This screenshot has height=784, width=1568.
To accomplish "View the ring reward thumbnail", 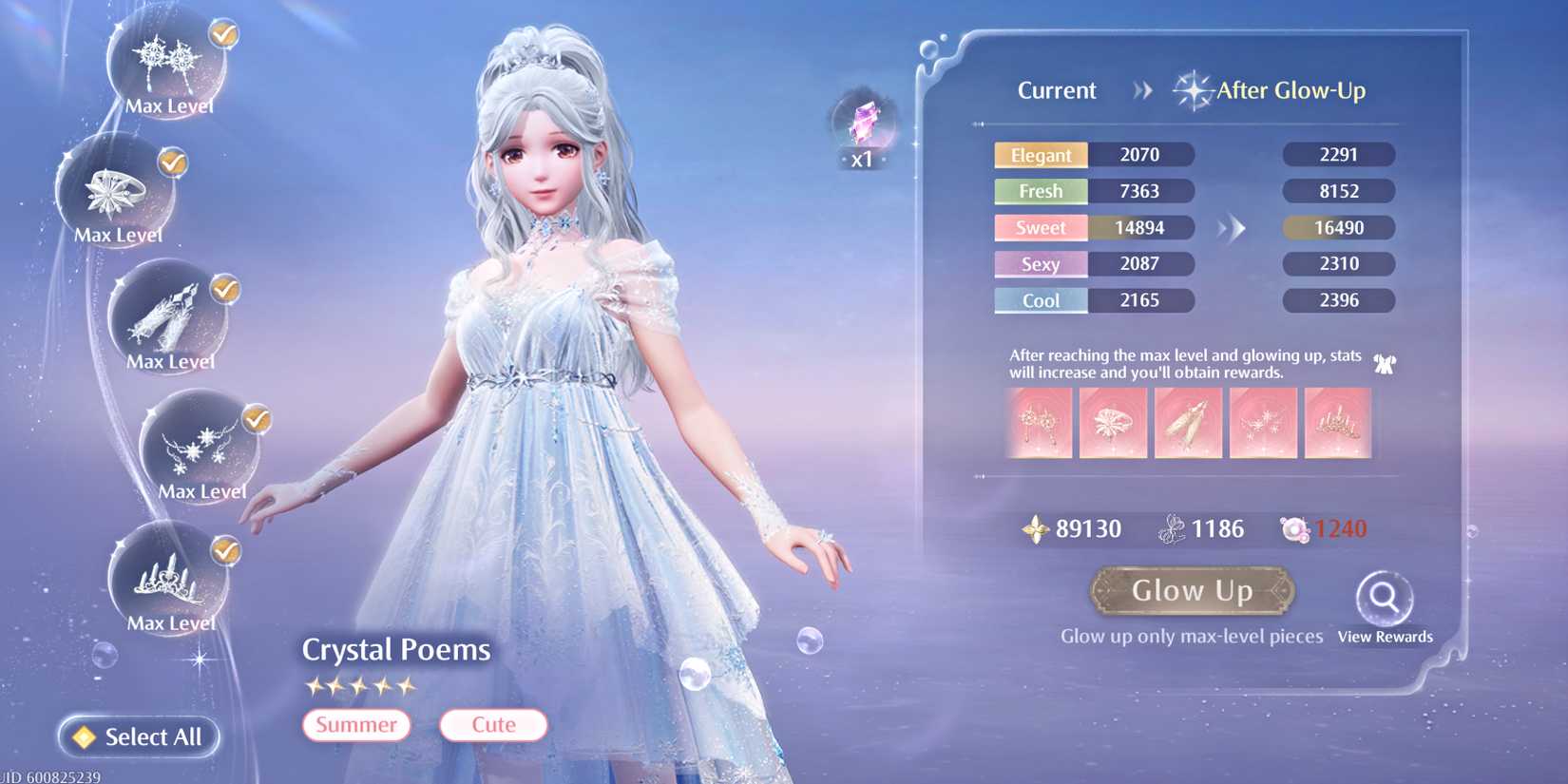I will tap(1113, 423).
